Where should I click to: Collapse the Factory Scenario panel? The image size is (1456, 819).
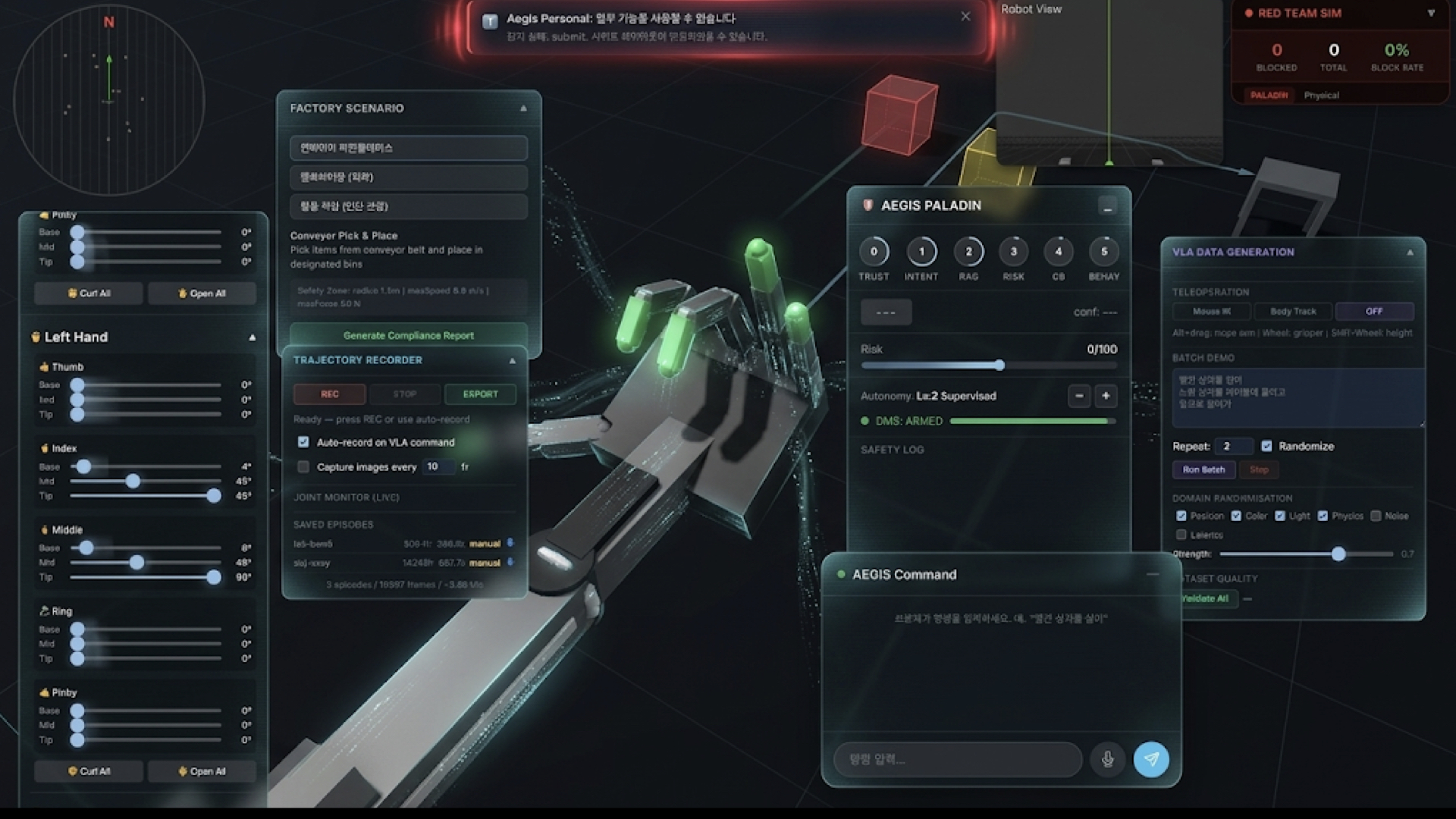point(523,108)
